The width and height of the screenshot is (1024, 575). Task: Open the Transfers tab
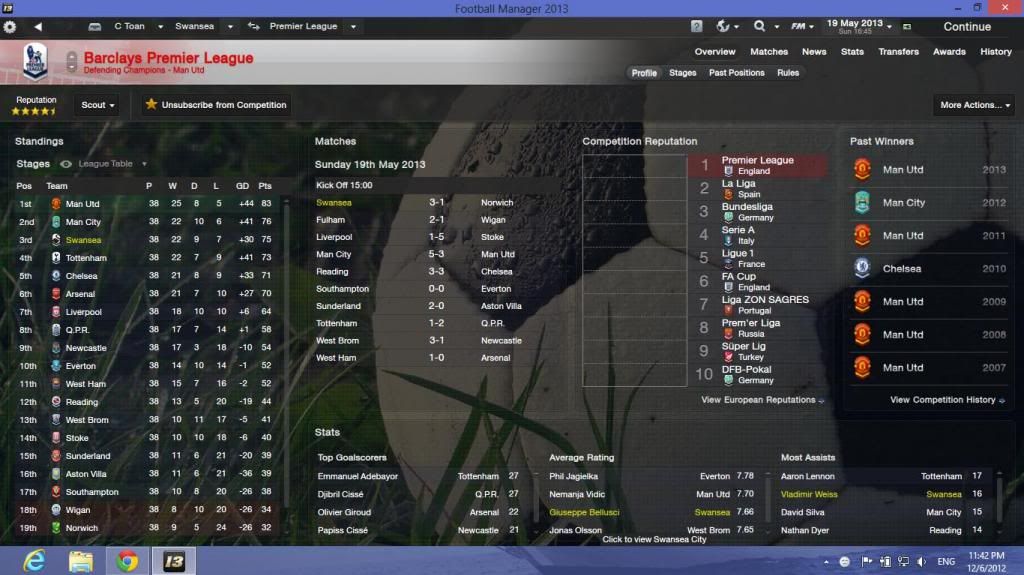pyautogui.click(x=898, y=52)
